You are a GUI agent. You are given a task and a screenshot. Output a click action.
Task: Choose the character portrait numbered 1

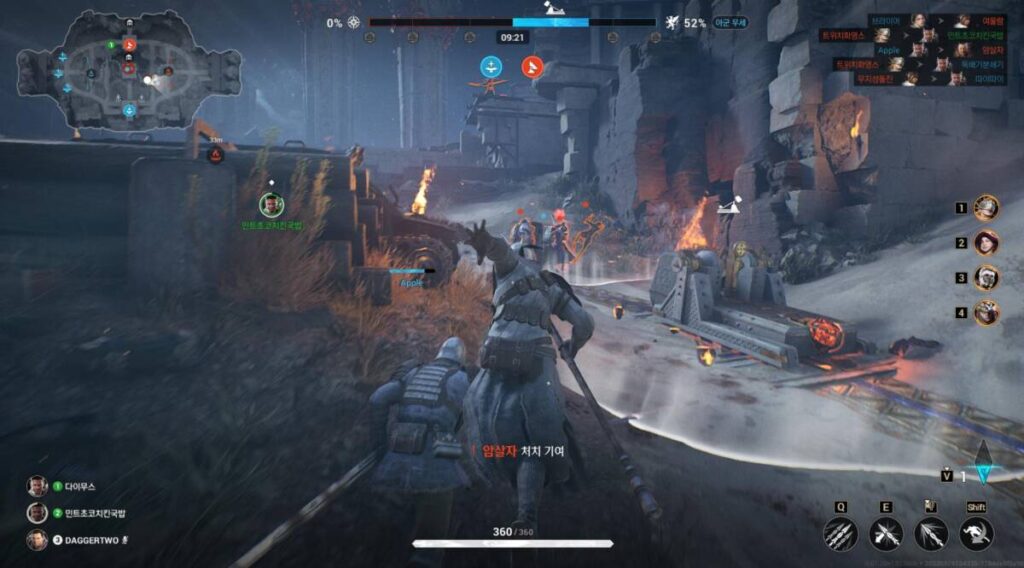point(987,208)
